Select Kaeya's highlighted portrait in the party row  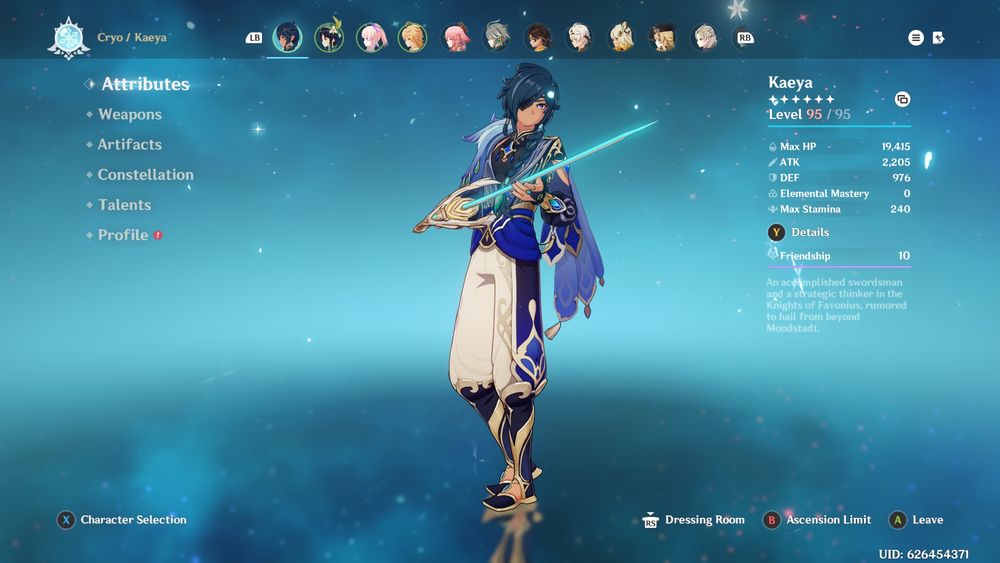click(287, 38)
